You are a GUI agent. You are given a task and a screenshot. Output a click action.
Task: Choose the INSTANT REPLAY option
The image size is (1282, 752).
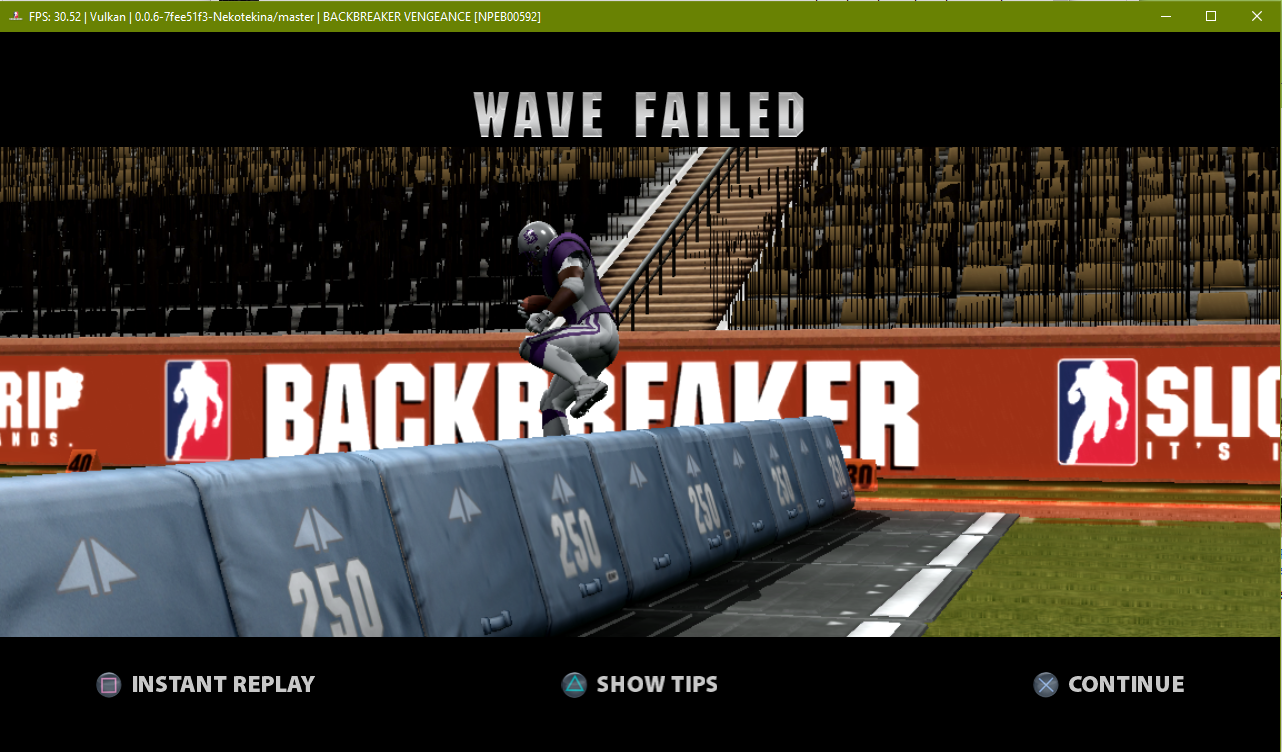[222, 684]
